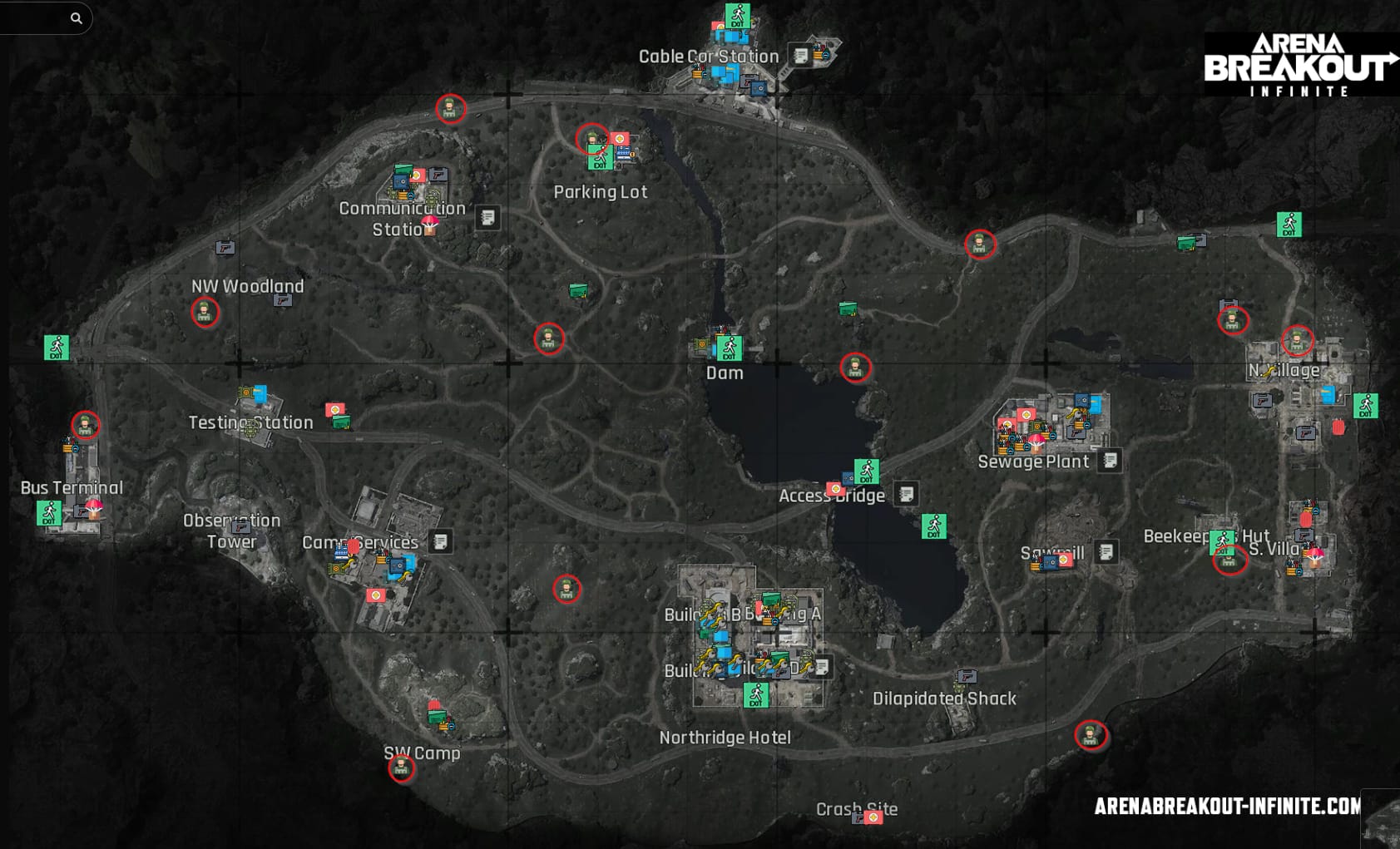Open the Access Bridge note icon
1400x849 pixels.
(906, 494)
